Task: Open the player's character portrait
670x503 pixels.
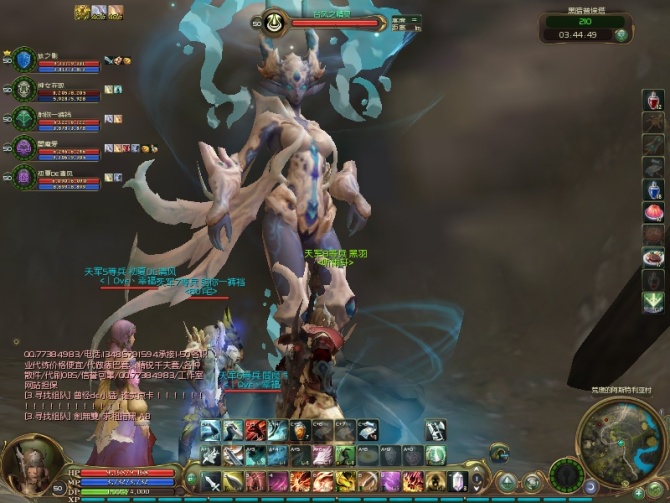Action: tap(29, 466)
